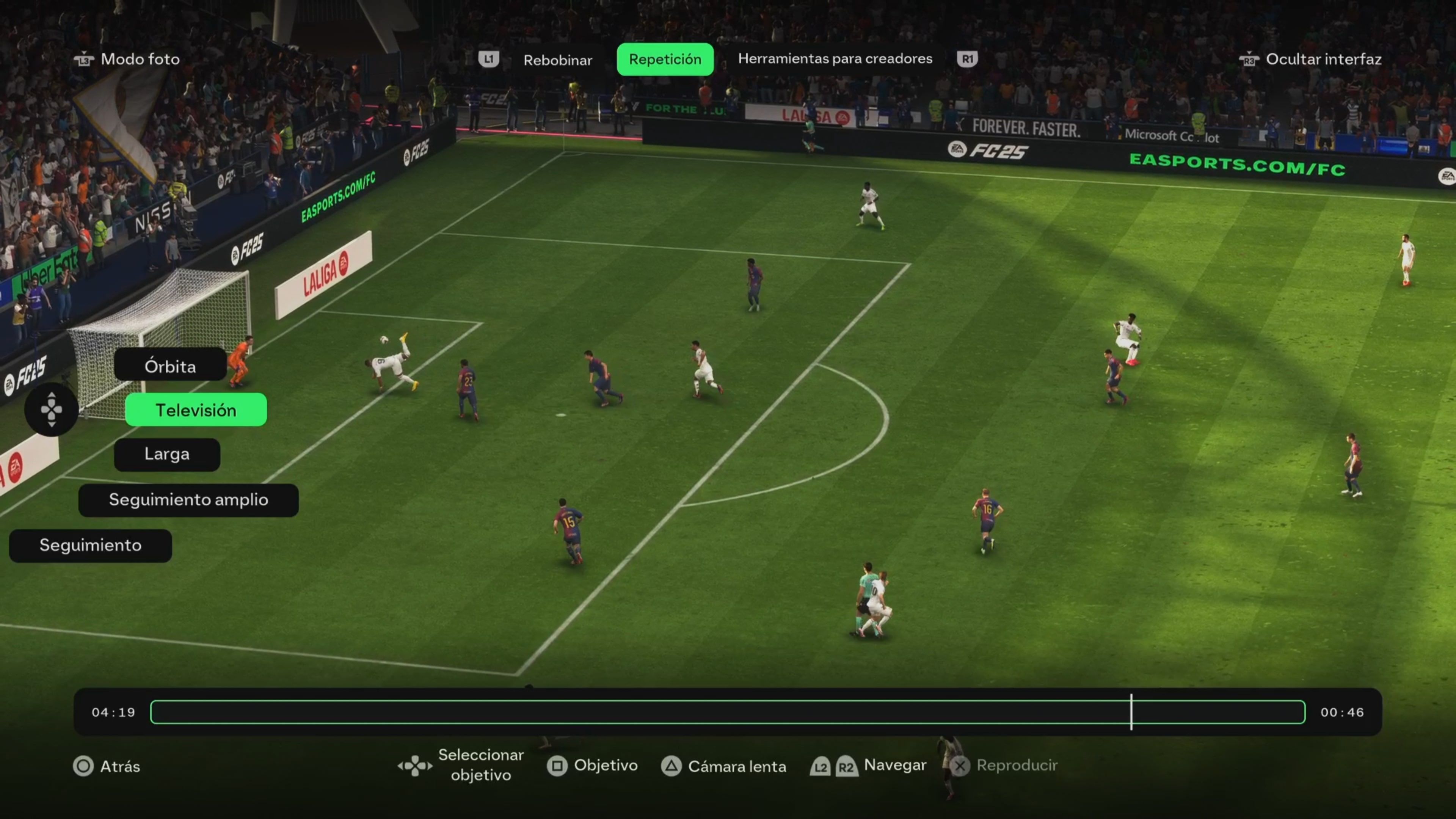Image resolution: width=1456 pixels, height=819 pixels.
Task: Open Herramientas para creadores
Action: (835, 58)
